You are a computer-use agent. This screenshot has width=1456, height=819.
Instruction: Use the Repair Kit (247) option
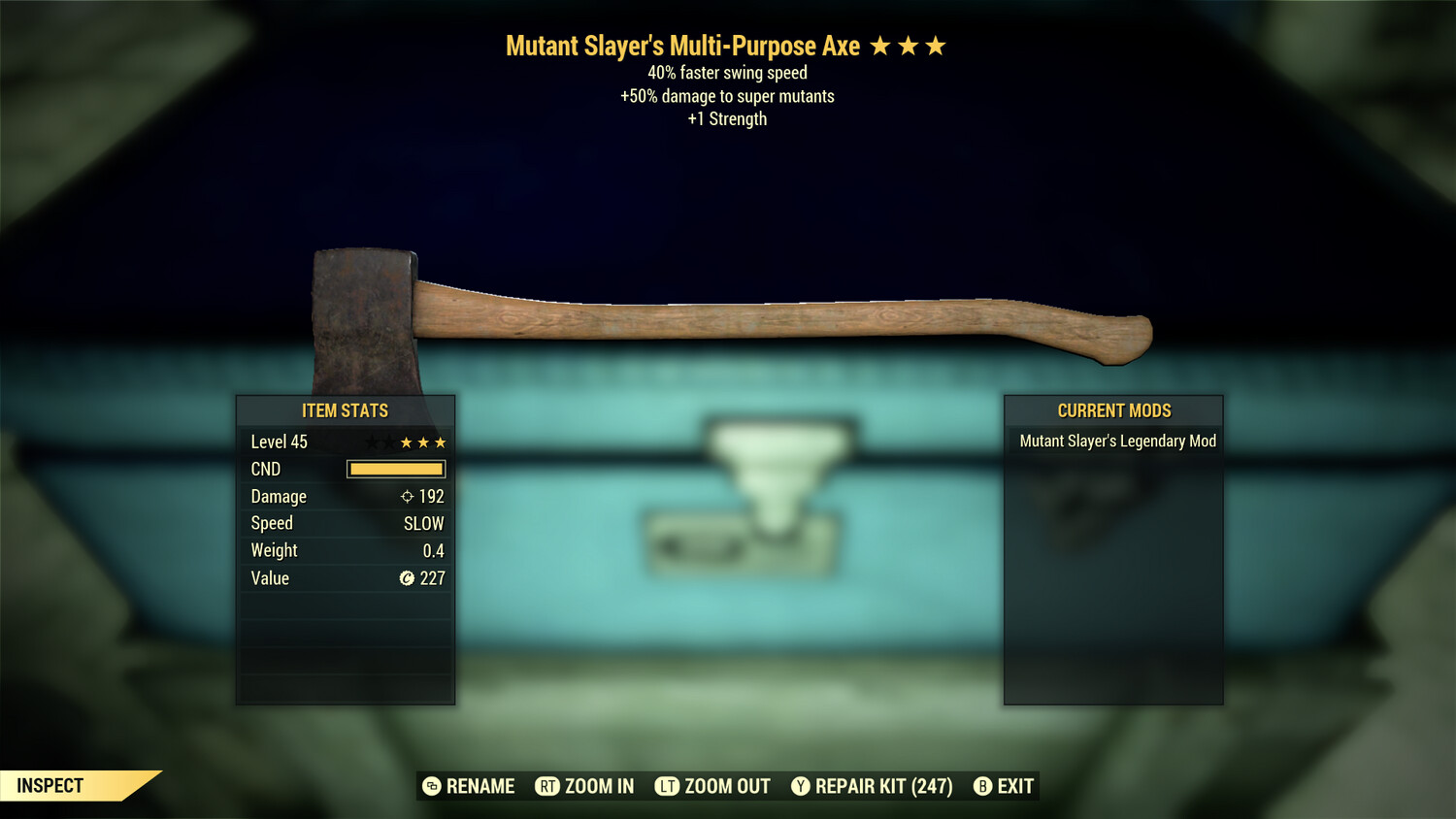(872, 786)
